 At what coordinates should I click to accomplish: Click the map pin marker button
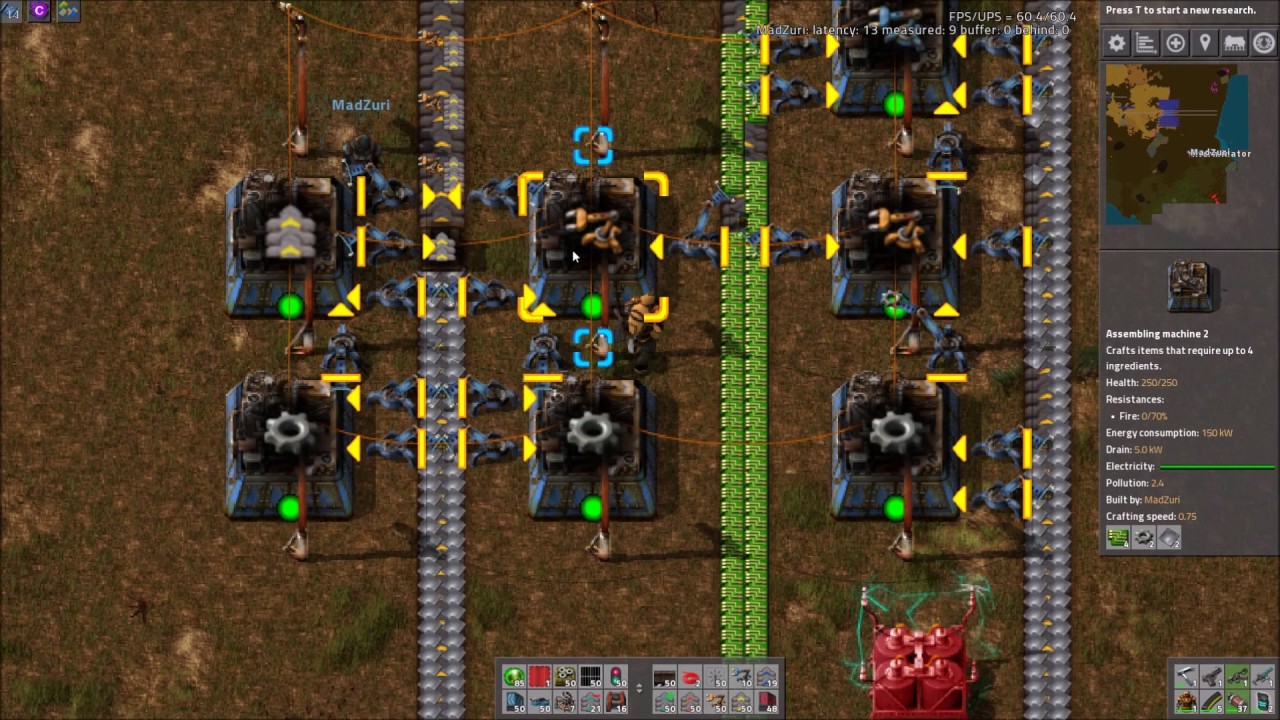(x=1205, y=43)
